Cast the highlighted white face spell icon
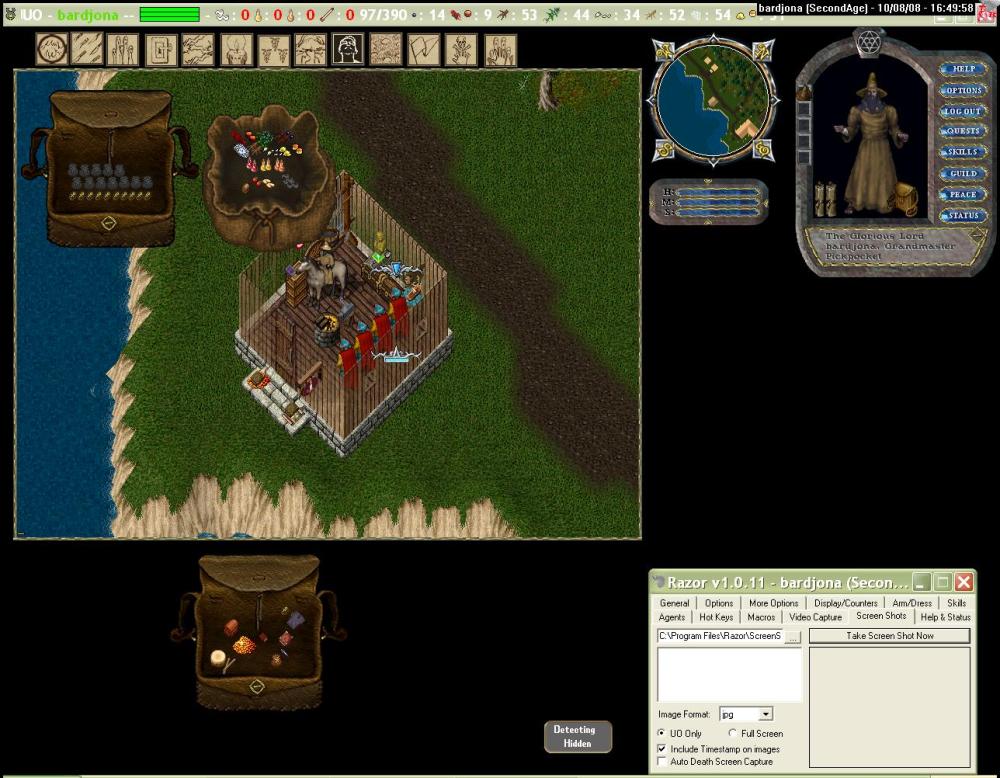Image resolution: width=1000 pixels, height=778 pixels. (x=347, y=50)
